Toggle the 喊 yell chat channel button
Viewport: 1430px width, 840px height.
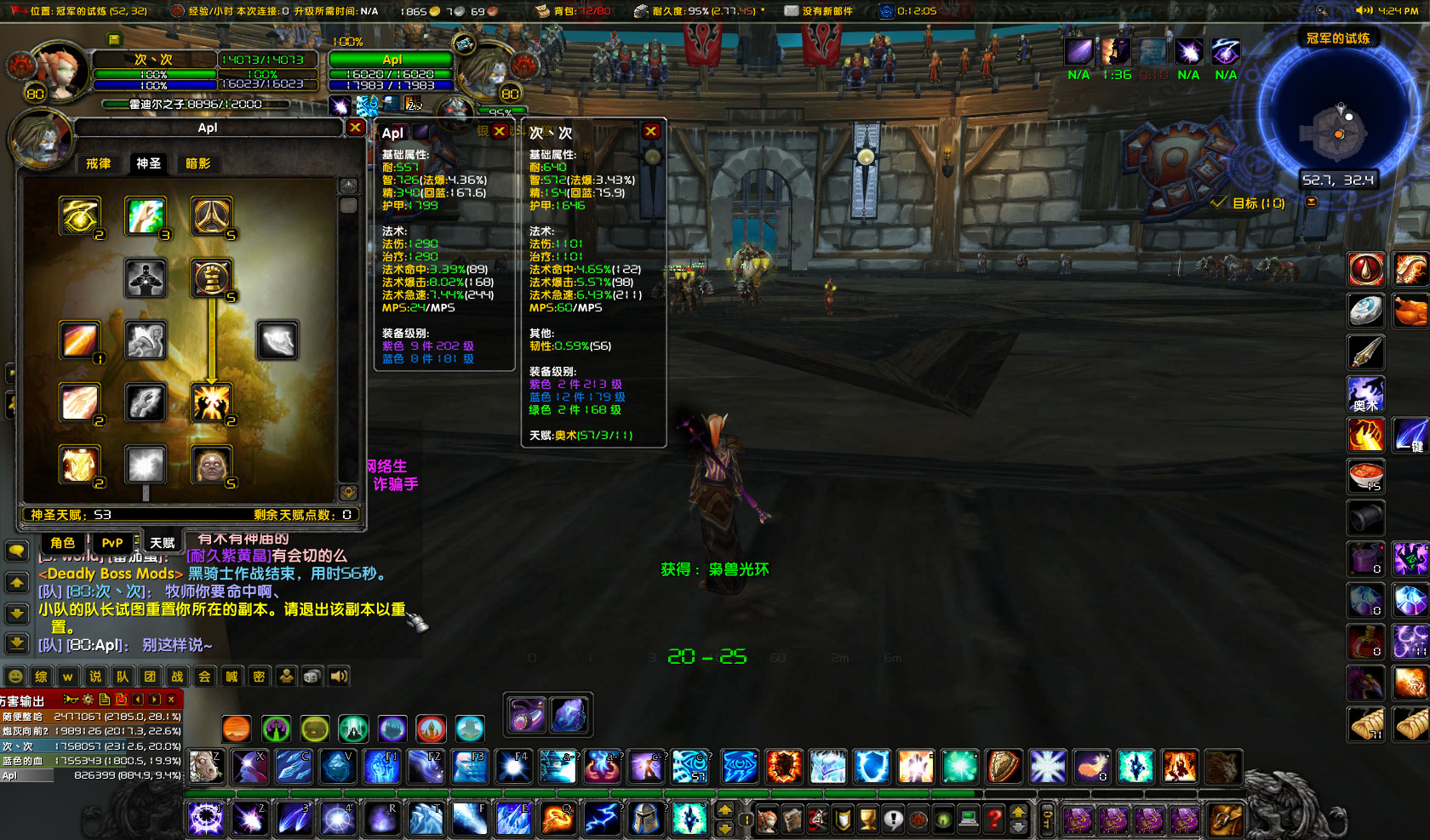click(x=231, y=676)
